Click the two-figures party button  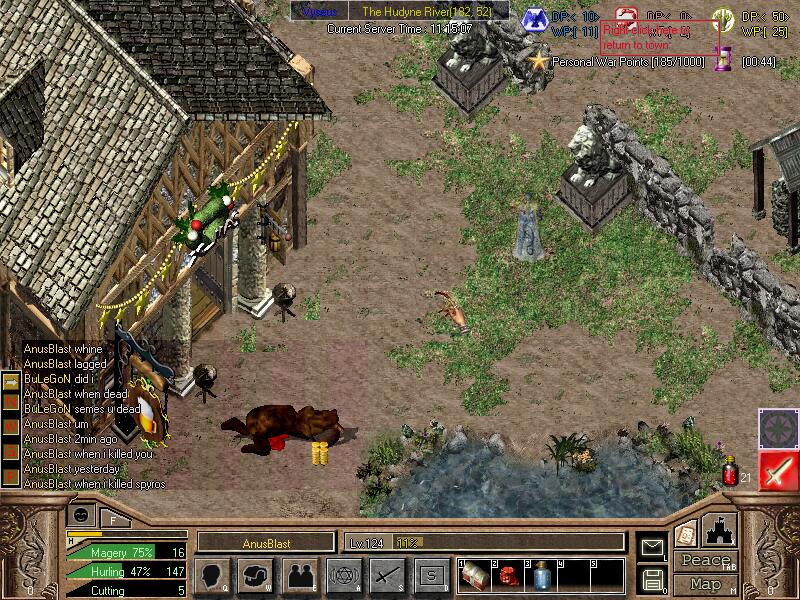coord(299,575)
